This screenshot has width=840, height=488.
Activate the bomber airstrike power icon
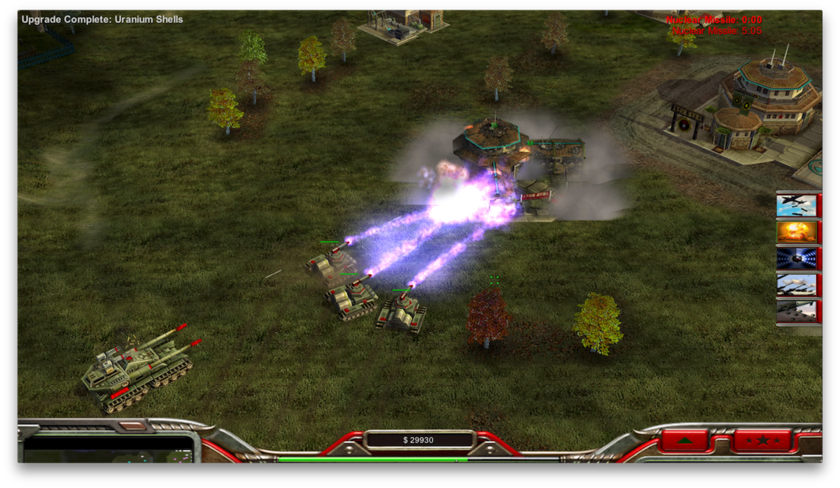[798, 205]
